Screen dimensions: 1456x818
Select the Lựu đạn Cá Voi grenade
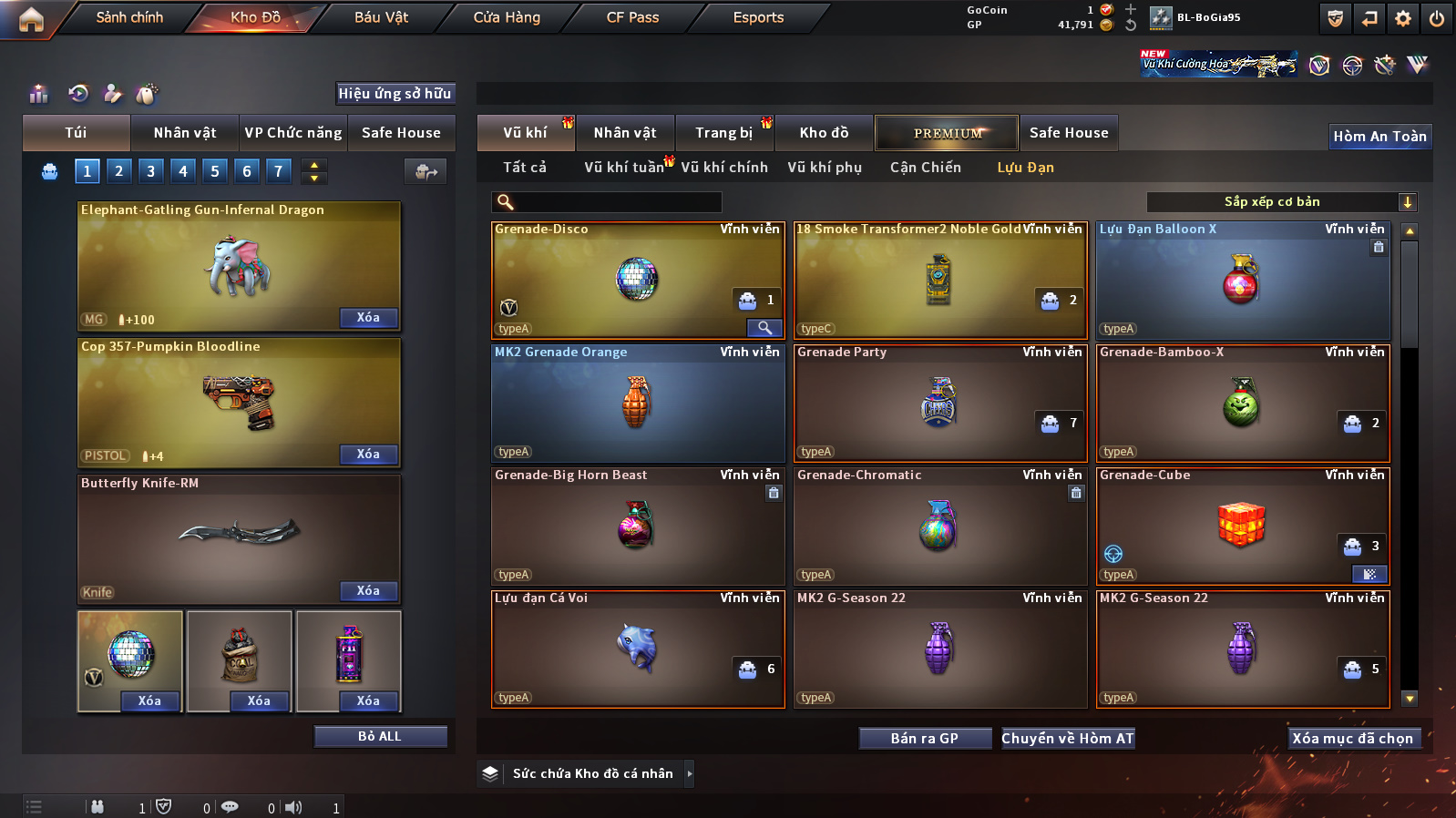(x=636, y=649)
